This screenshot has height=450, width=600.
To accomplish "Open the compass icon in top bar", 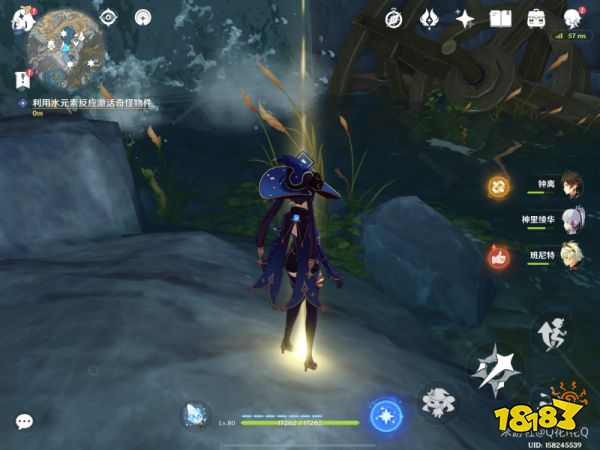I will coord(394,19).
